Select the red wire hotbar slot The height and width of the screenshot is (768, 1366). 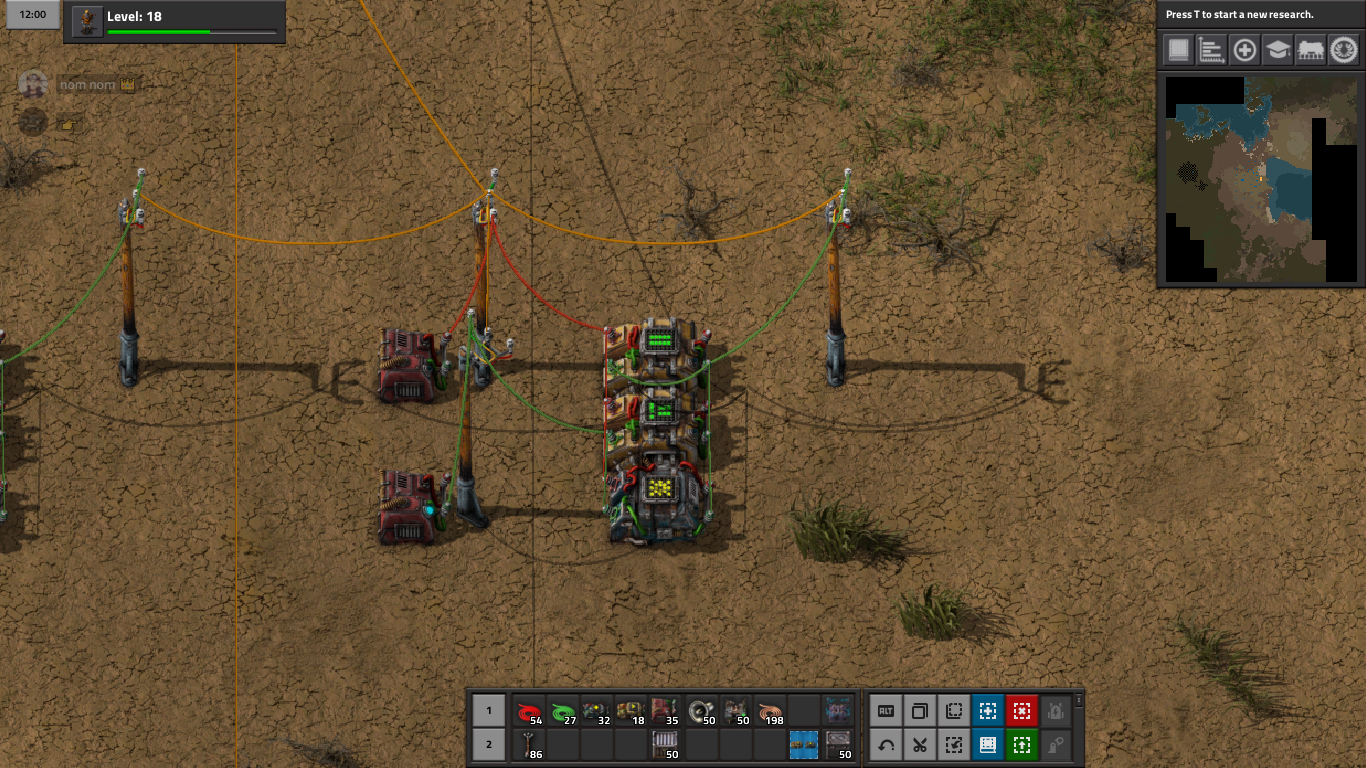coord(530,711)
